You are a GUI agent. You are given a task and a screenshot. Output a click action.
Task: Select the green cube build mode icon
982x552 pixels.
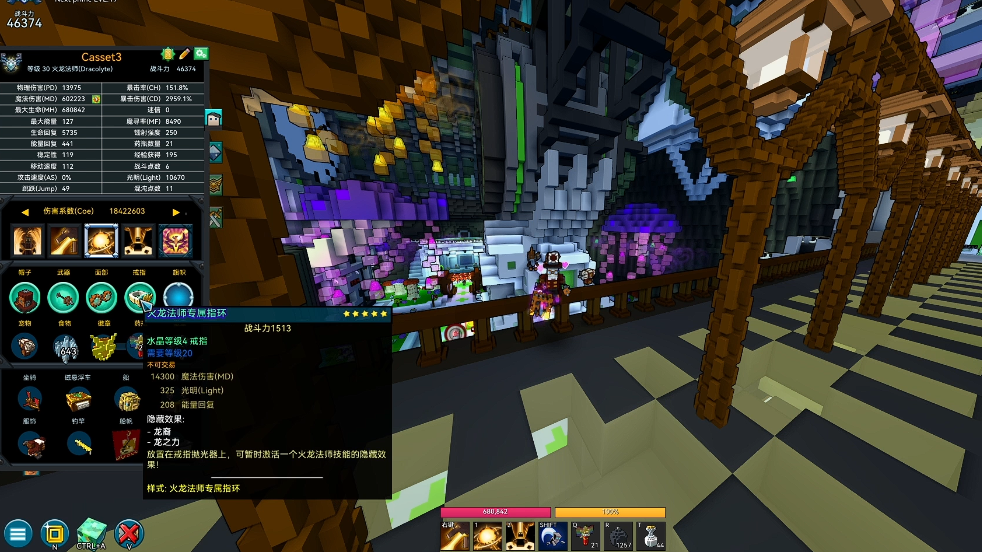coord(91,530)
